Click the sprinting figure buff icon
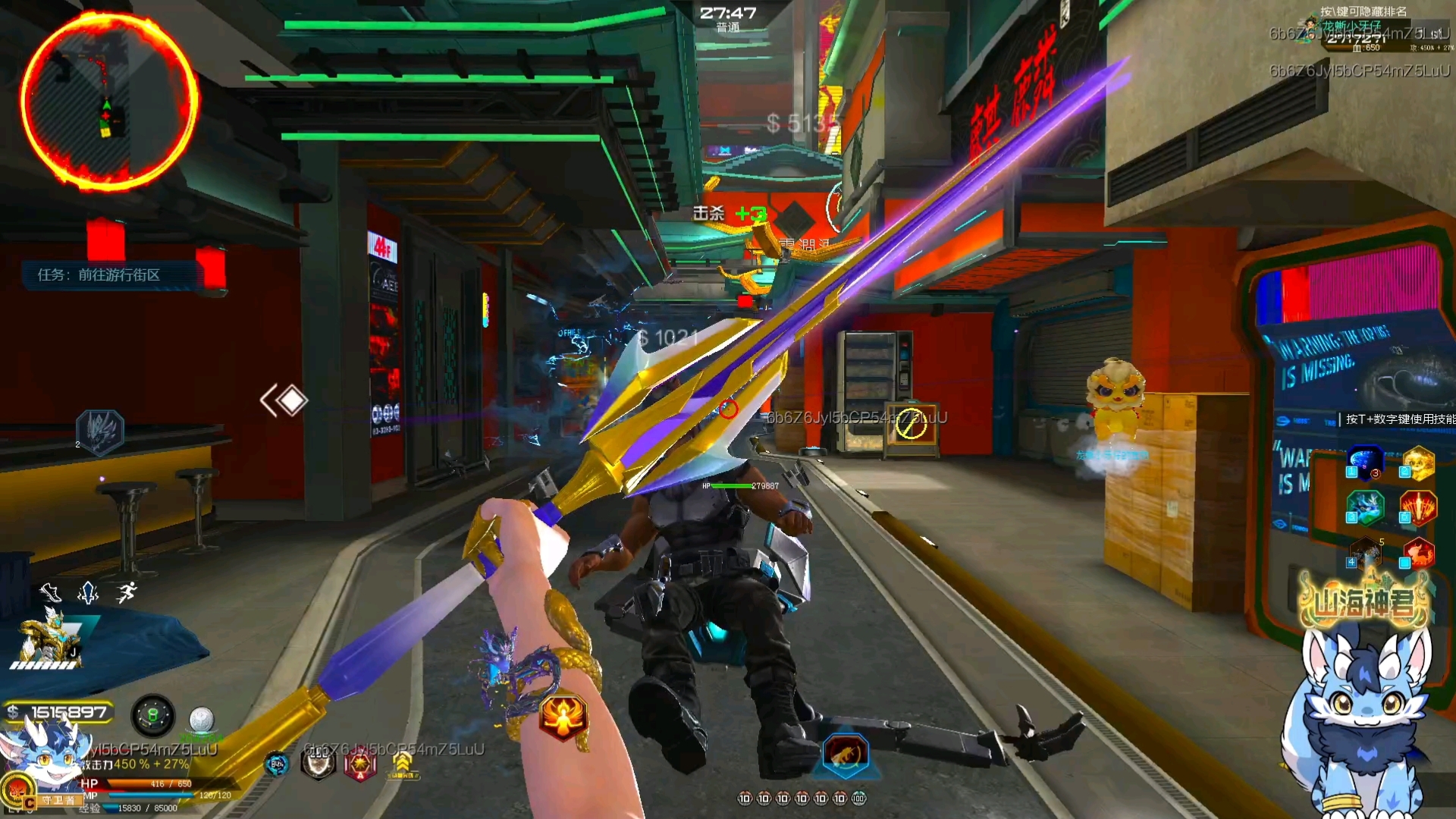Screen dimensions: 1456x819 click(127, 592)
